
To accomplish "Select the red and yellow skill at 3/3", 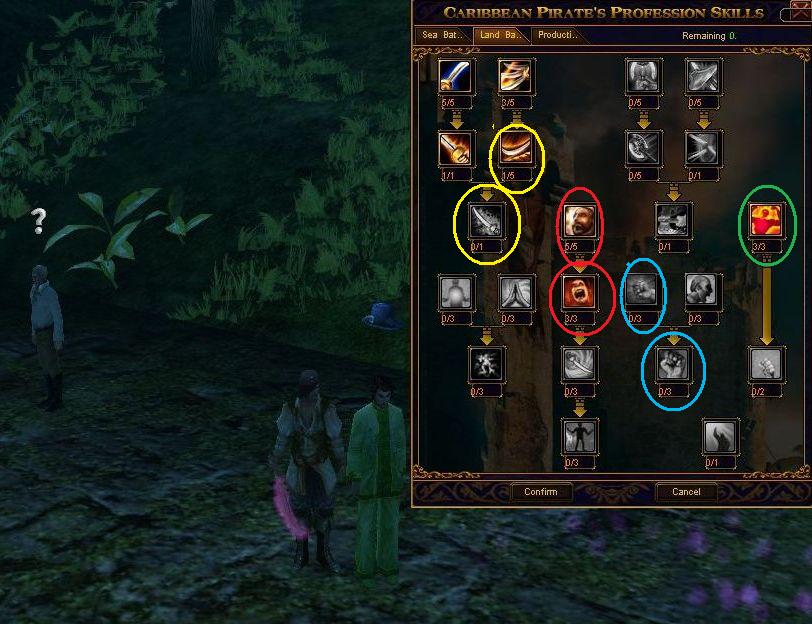I will (766, 219).
